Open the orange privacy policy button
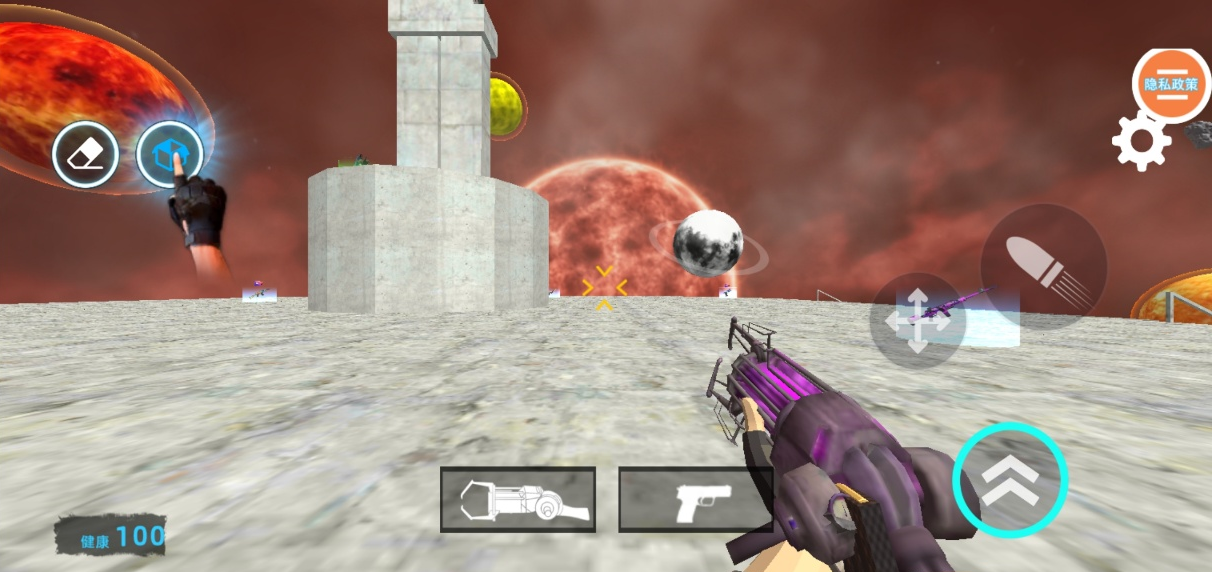Viewport: 1214px width, 572px height. pyautogui.click(x=1171, y=85)
